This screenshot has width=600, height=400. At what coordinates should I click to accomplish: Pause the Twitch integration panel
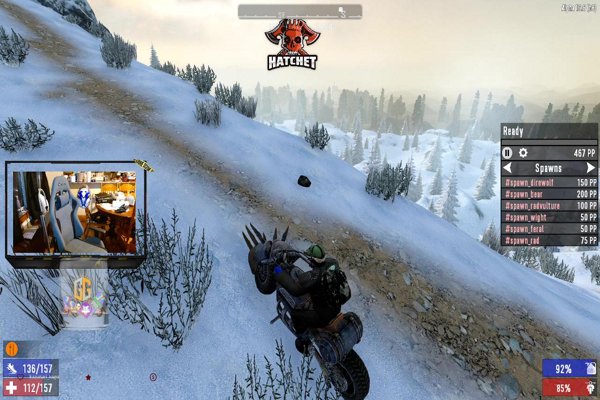[x=508, y=153]
